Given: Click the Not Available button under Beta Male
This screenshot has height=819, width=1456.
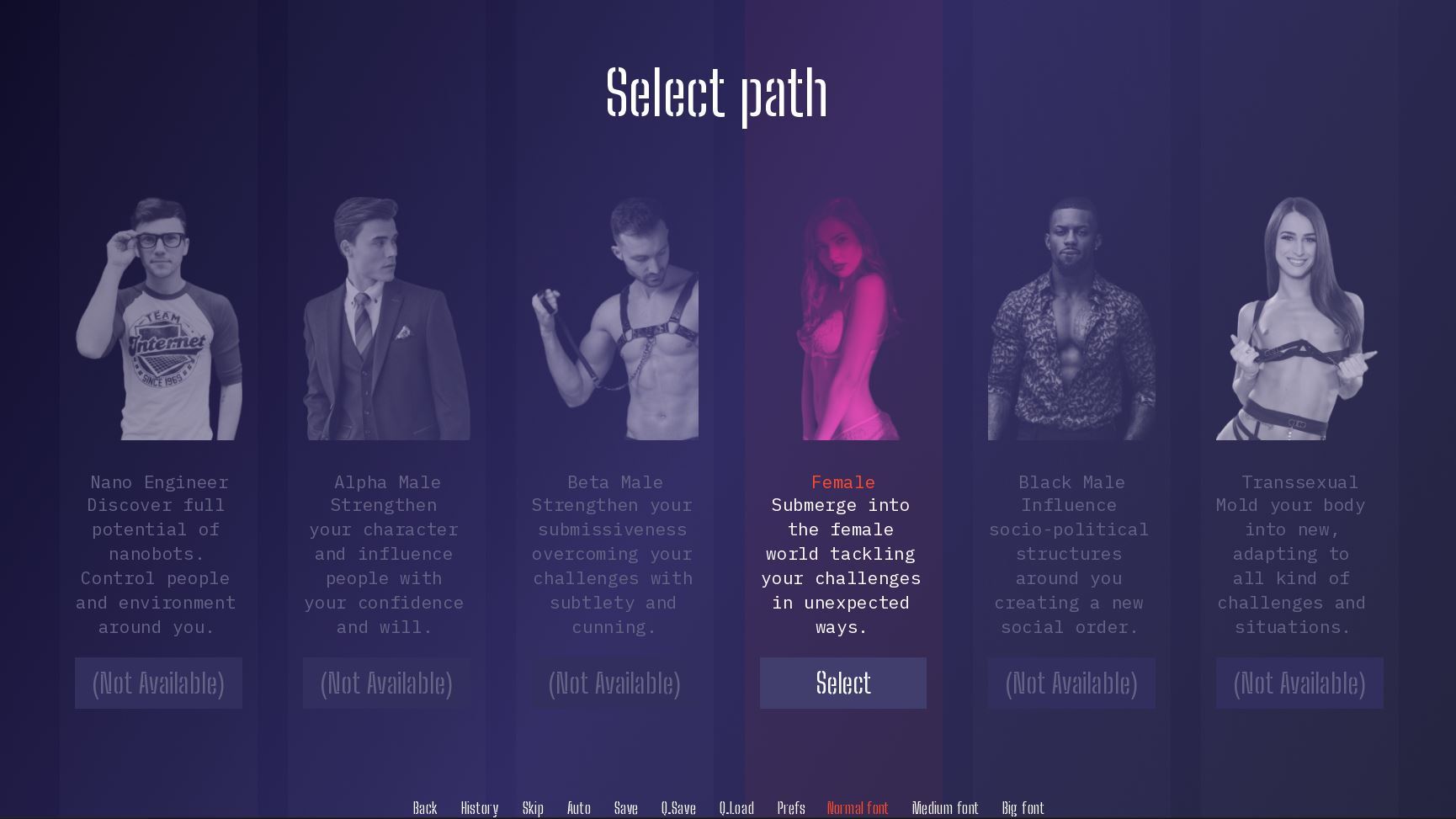Looking at the screenshot, I should pyautogui.click(x=614, y=683).
